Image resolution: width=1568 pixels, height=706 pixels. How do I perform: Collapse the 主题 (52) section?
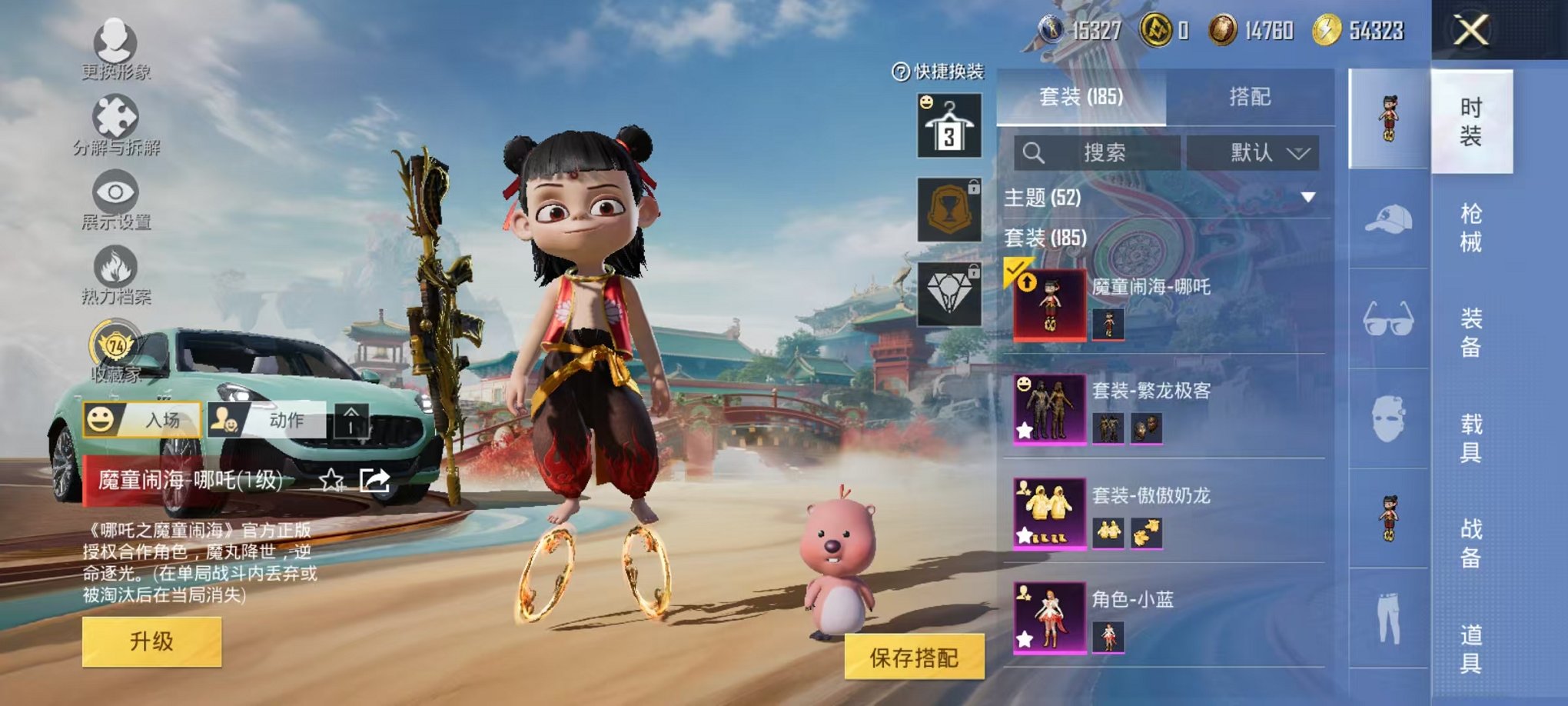point(1307,195)
